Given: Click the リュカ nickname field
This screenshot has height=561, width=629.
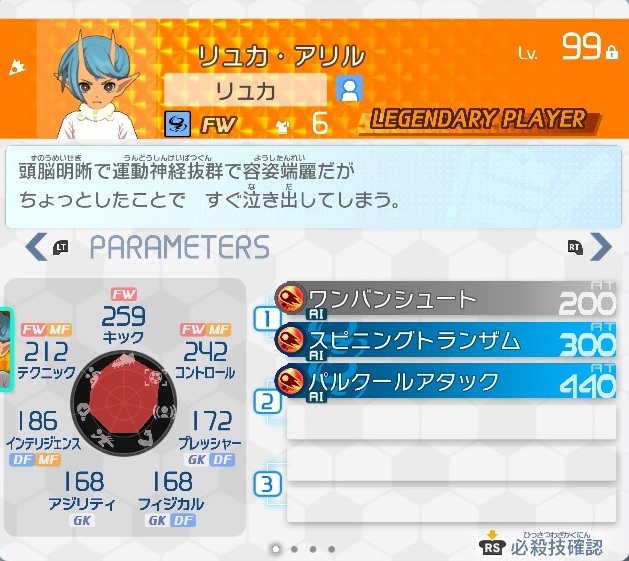Looking at the screenshot, I should 245,89.
